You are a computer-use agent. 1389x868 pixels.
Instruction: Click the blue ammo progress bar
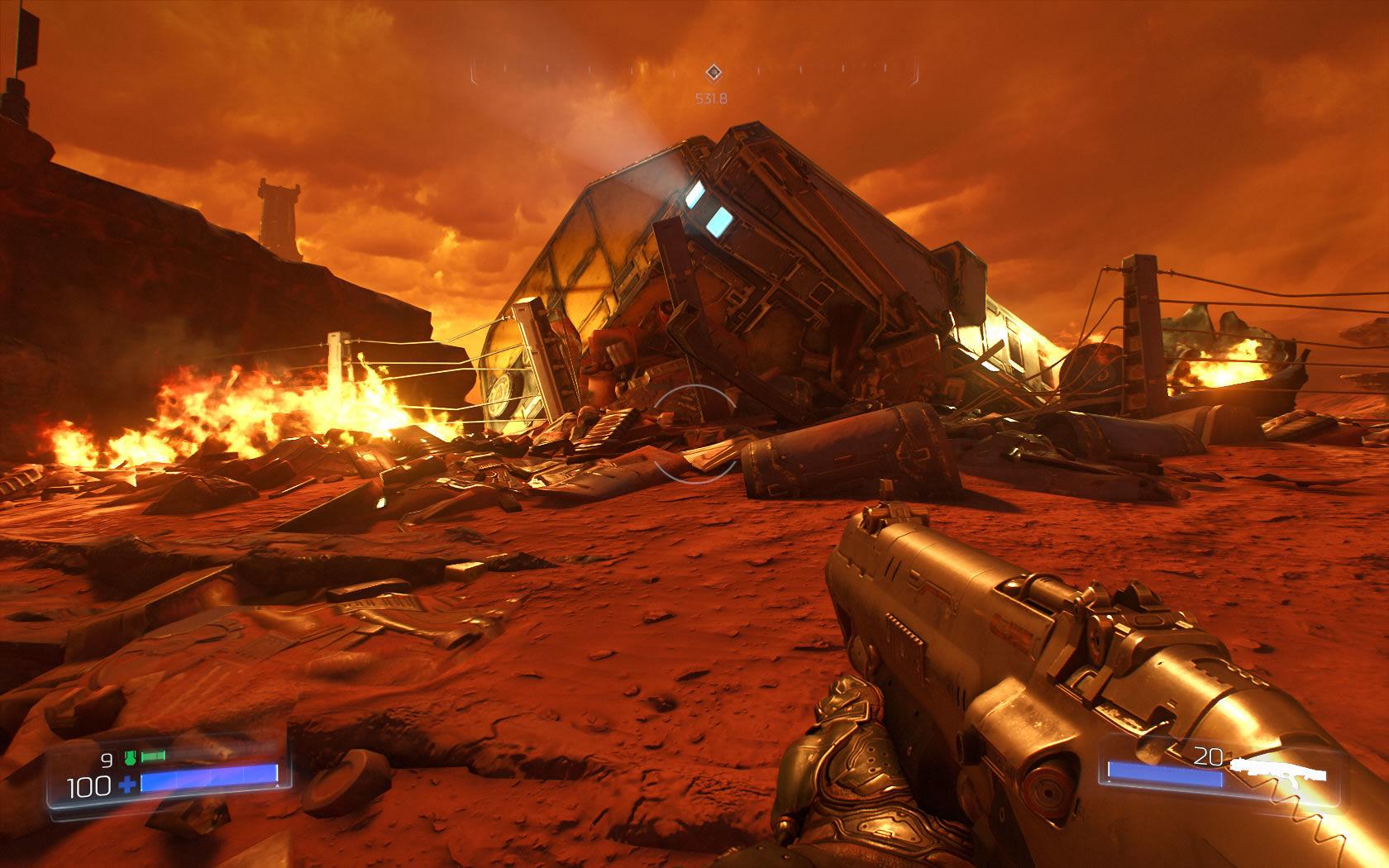(1166, 775)
